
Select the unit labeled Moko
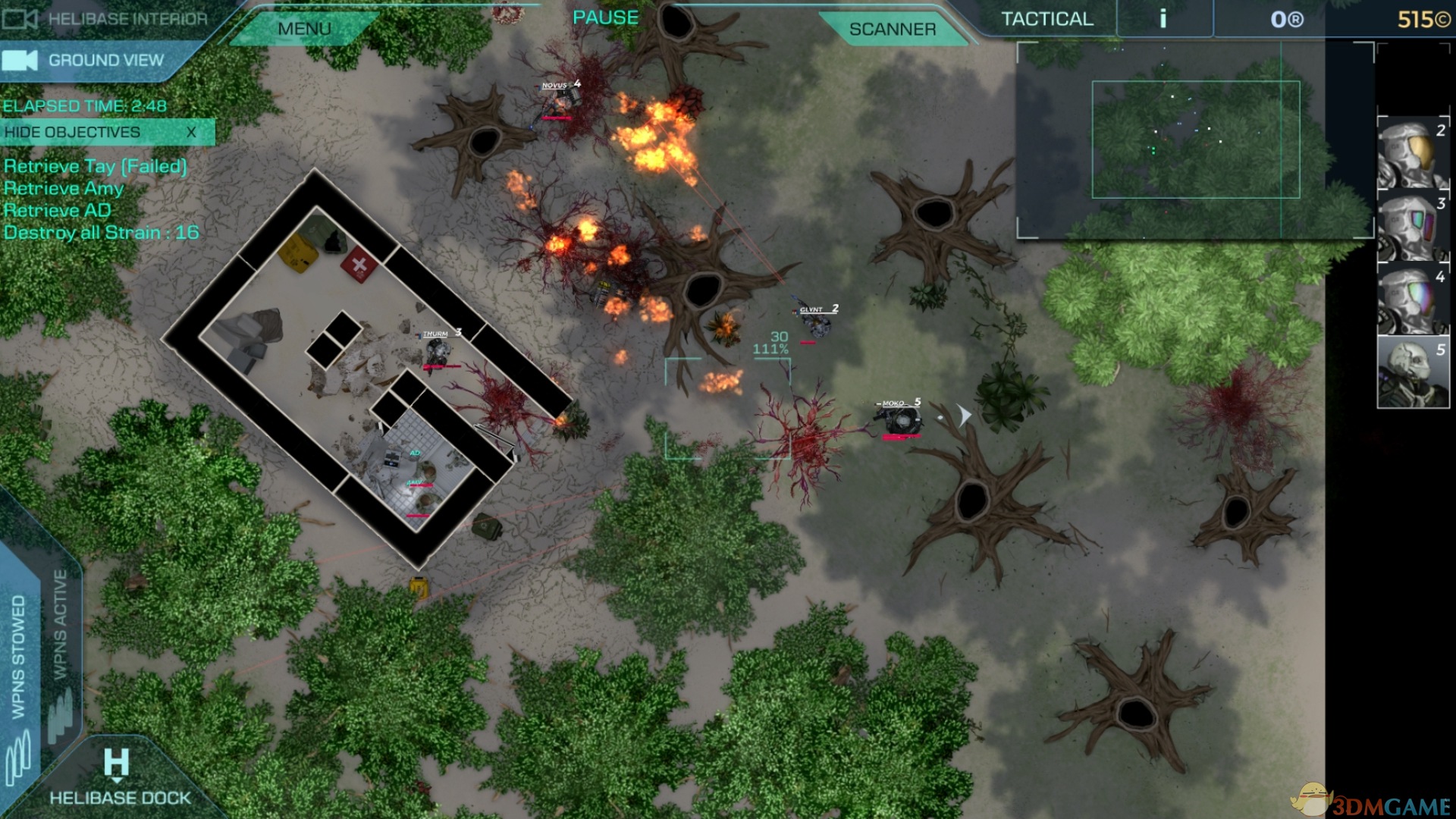(902, 421)
